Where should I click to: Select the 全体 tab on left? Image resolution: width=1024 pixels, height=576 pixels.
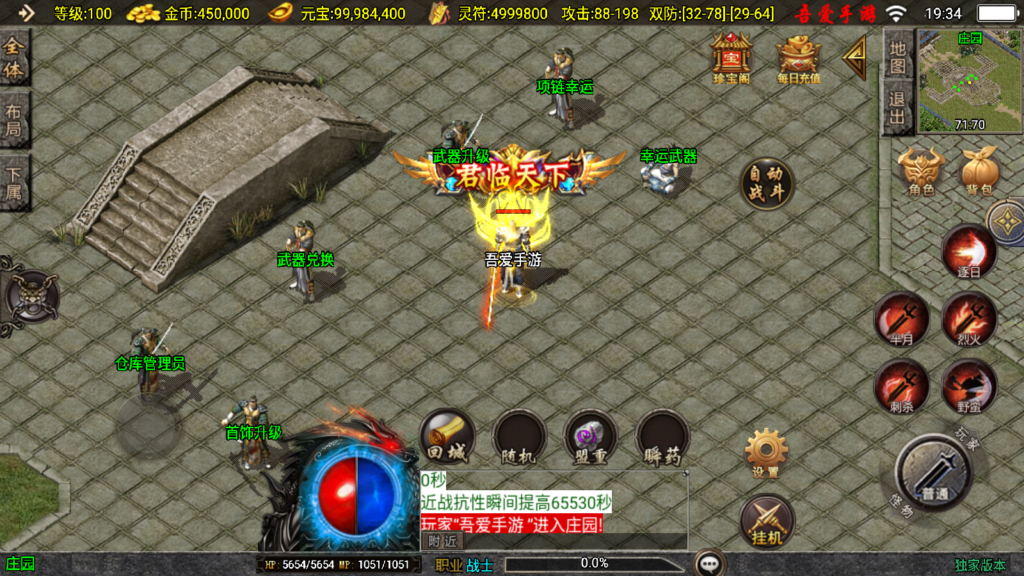(15, 58)
